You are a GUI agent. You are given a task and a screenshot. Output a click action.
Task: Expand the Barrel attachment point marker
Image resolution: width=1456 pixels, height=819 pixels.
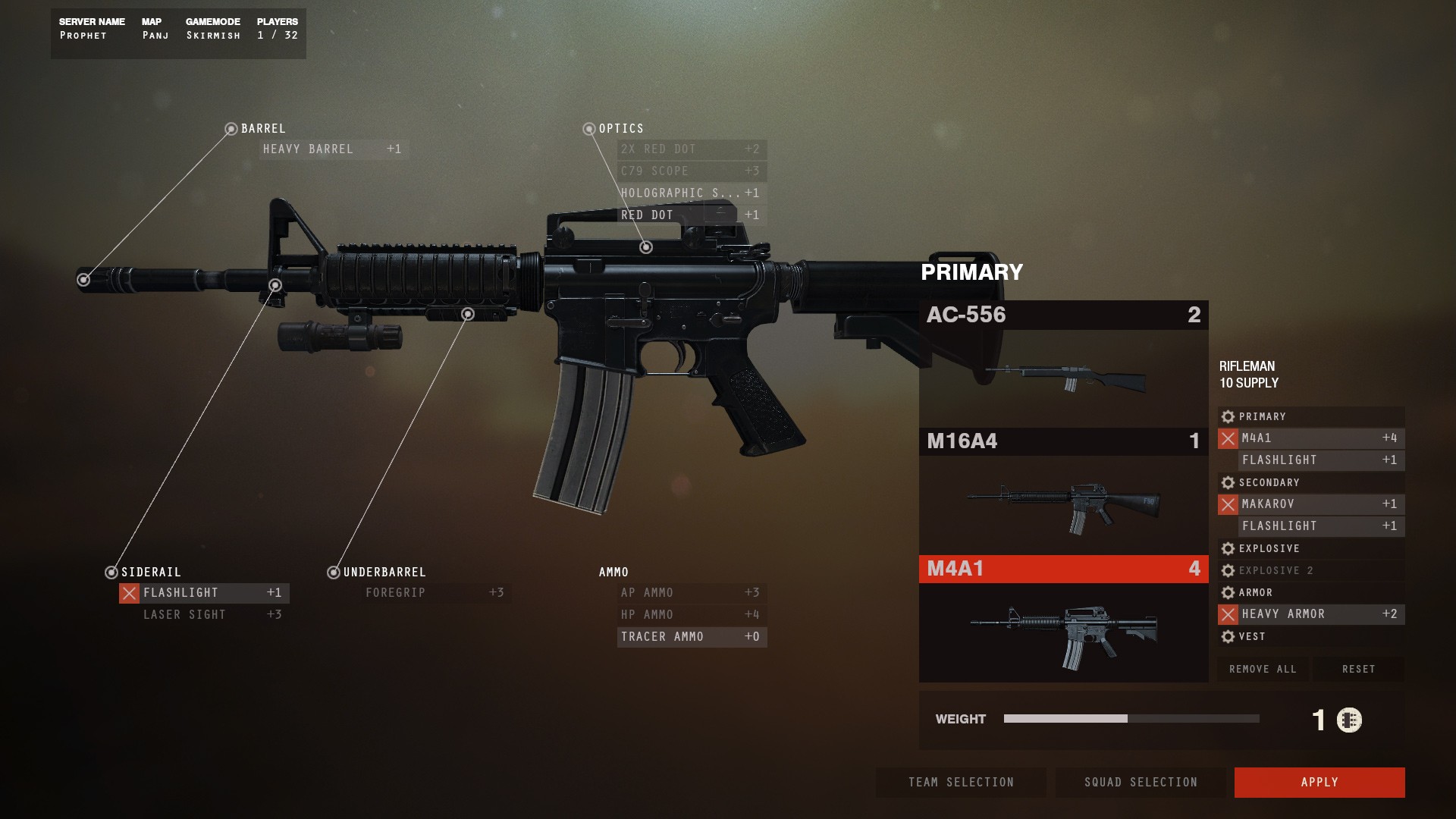[231, 128]
